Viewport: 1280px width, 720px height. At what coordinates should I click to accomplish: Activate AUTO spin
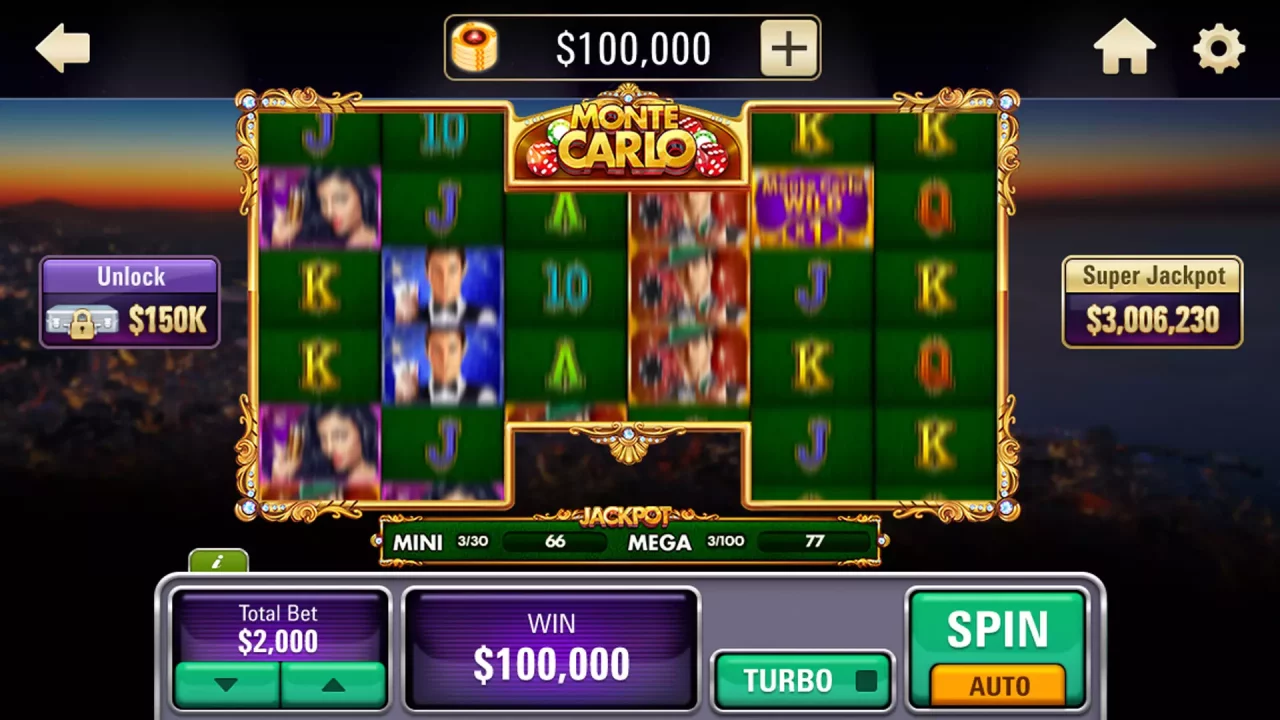tap(1000, 686)
